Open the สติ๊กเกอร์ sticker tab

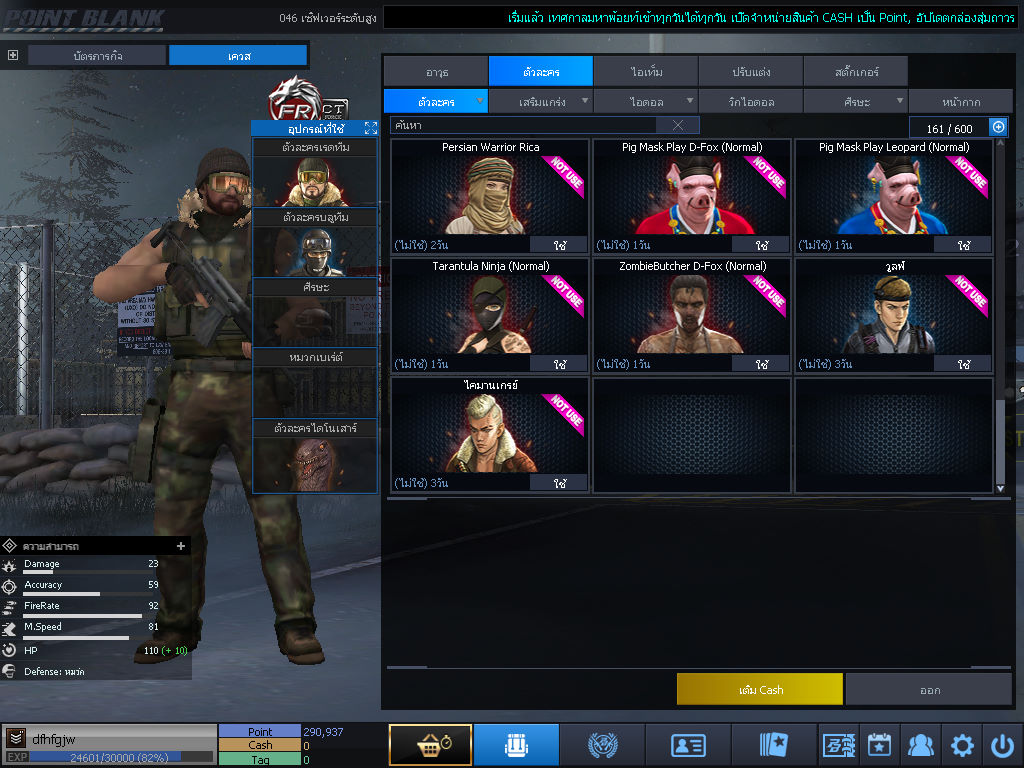pos(855,72)
